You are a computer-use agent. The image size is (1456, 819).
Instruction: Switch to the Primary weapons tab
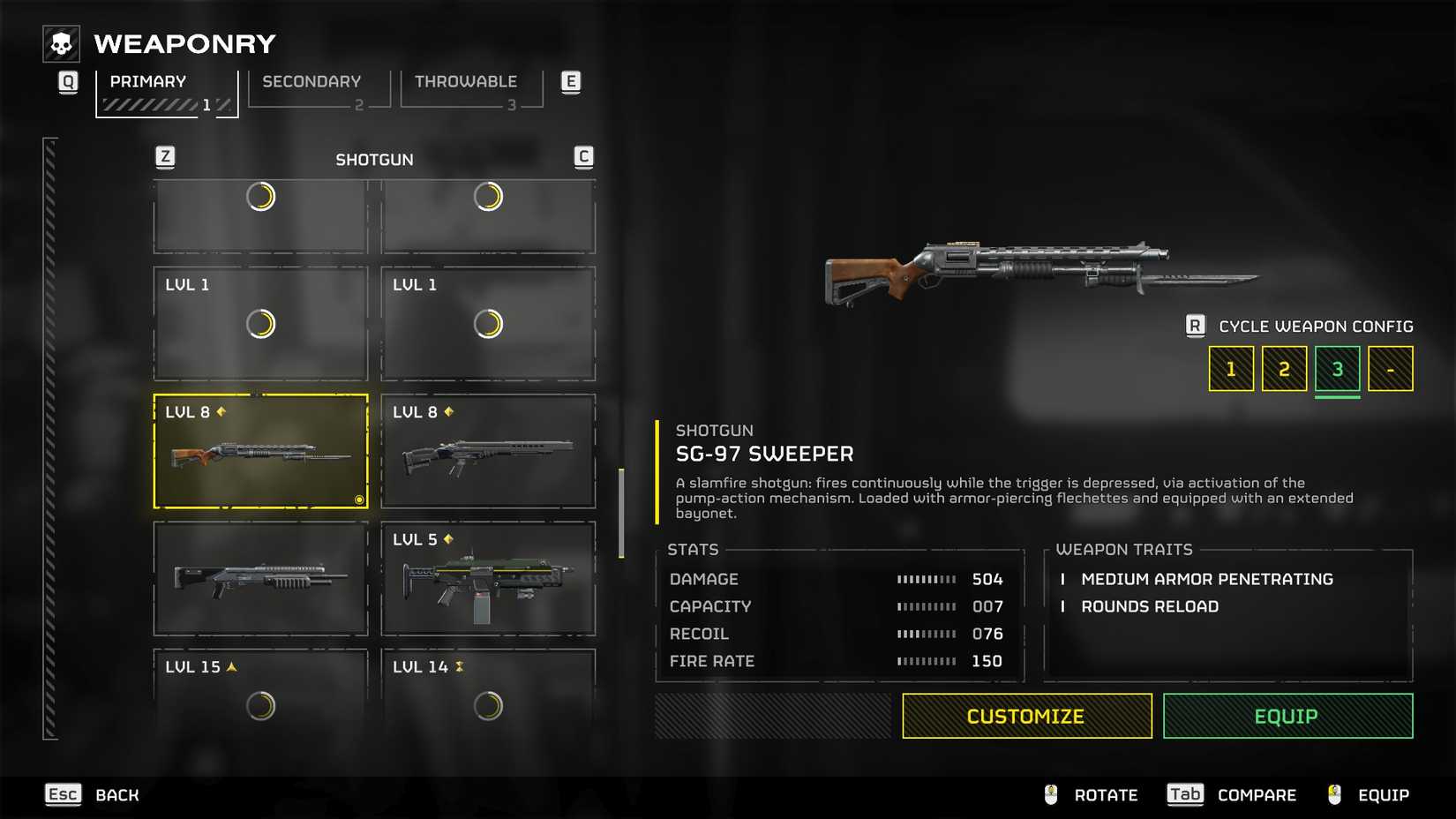(166, 92)
